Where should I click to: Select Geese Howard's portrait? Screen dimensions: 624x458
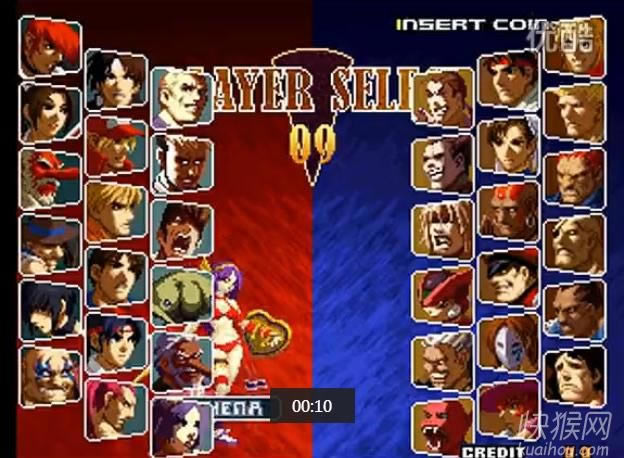pos(181,96)
